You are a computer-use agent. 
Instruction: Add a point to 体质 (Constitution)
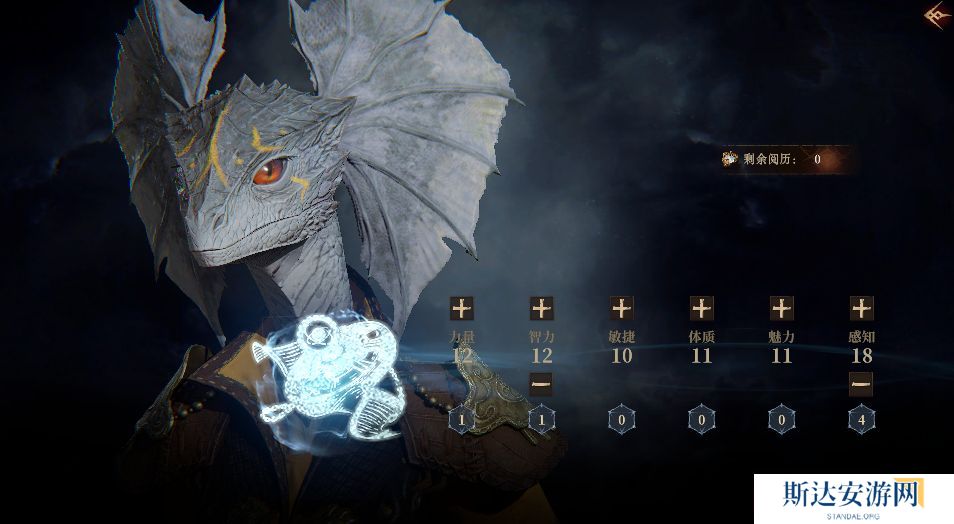tap(702, 309)
